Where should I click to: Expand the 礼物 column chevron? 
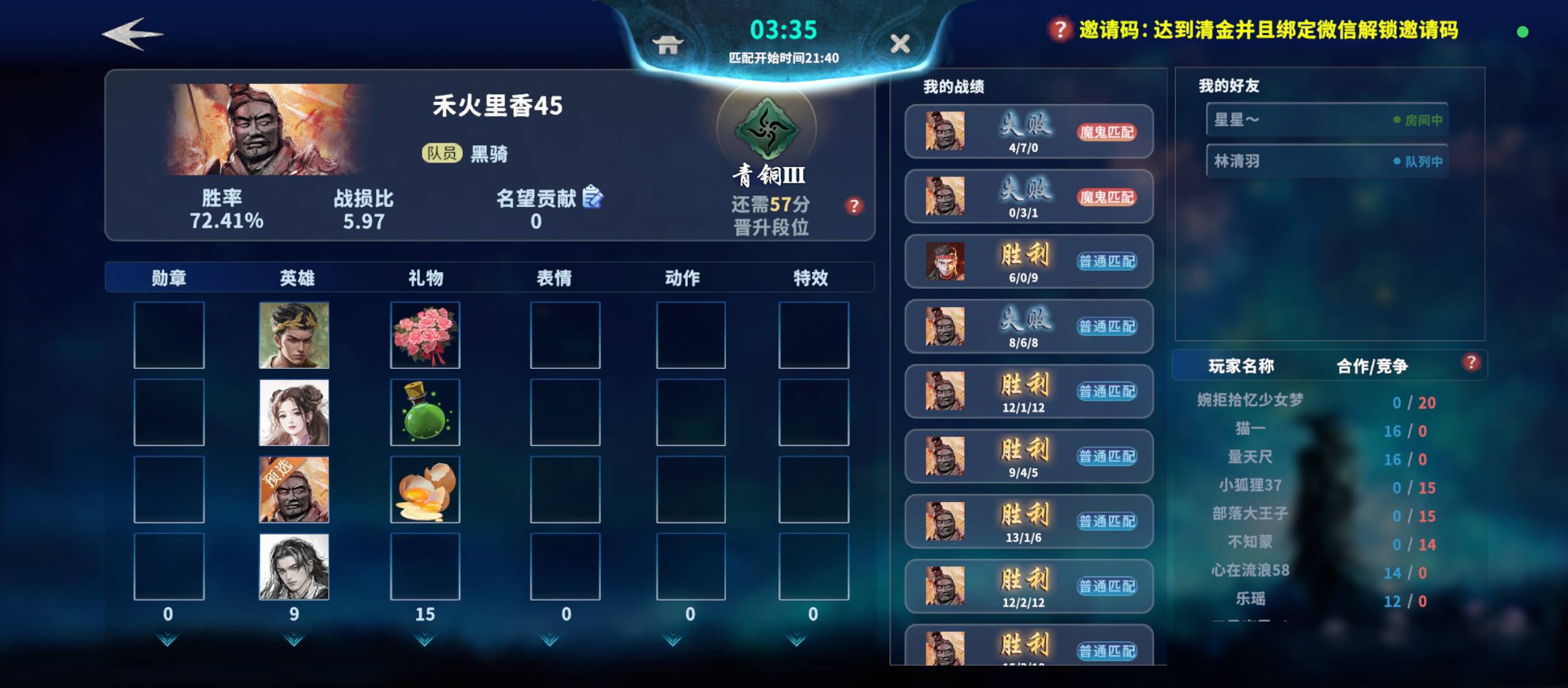425,643
